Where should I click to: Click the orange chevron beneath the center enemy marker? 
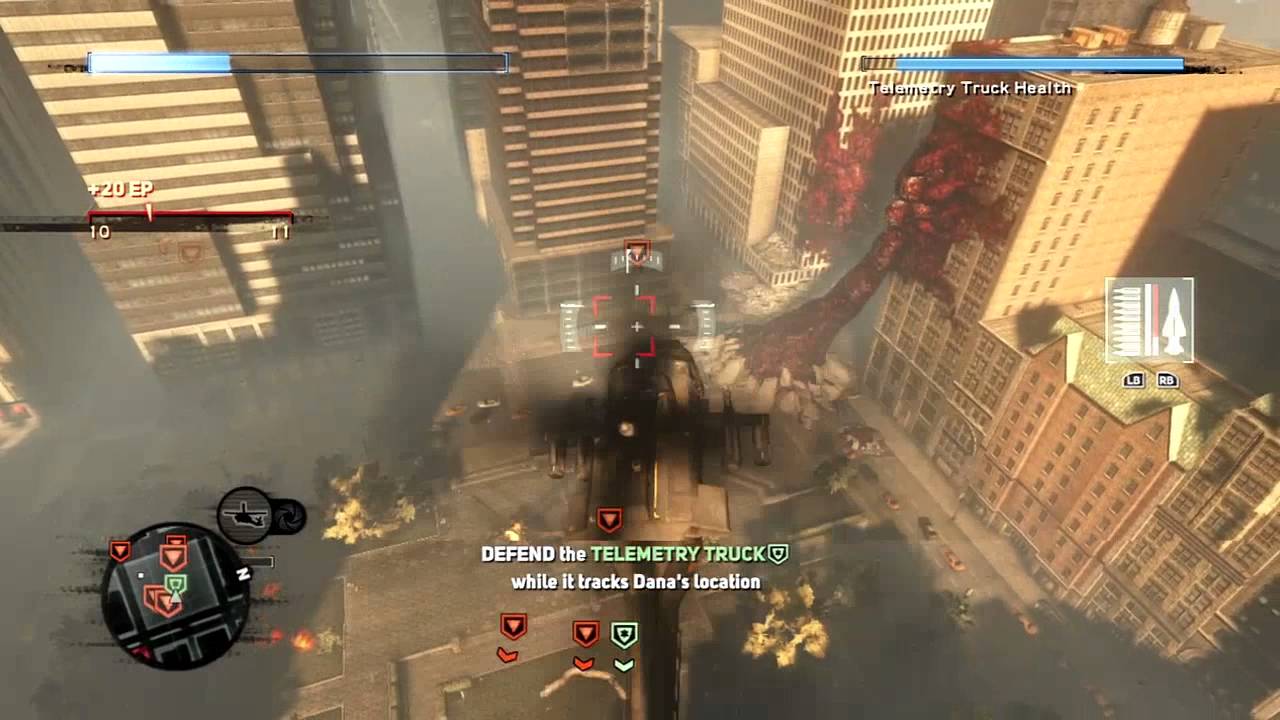(585, 663)
